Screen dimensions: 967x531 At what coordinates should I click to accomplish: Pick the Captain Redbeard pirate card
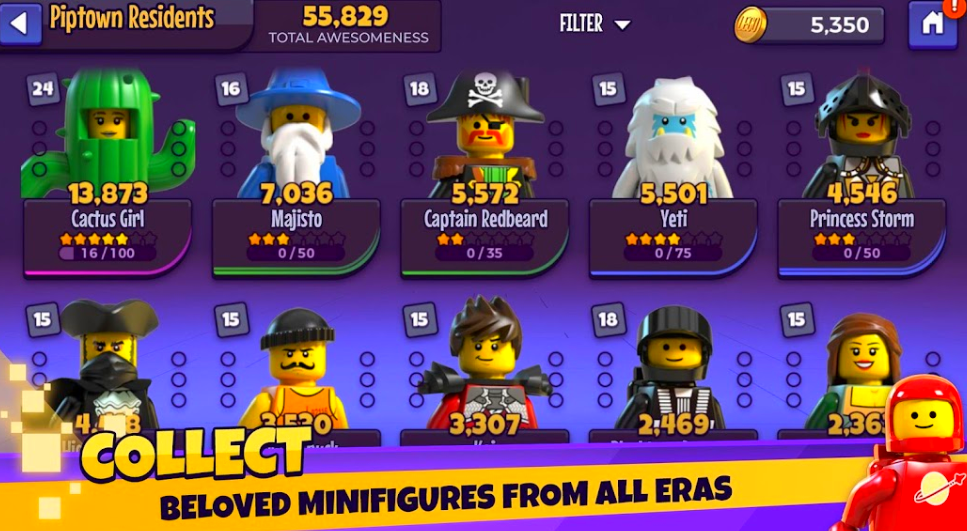click(x=485, y=170)
